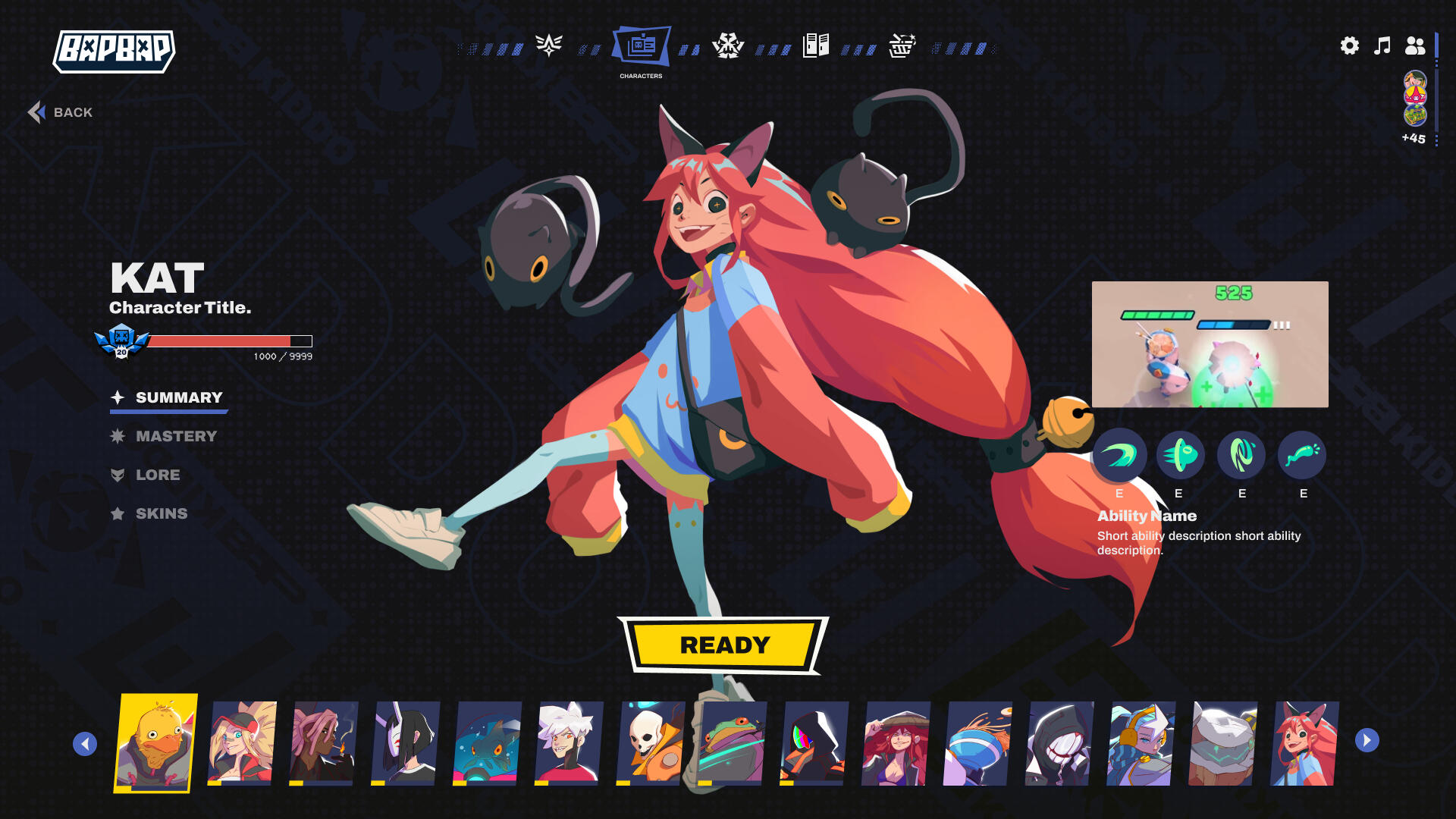This screenshot has width=1456, height=819.
Task: Open the LORE section
Action: tap(158, 475)
